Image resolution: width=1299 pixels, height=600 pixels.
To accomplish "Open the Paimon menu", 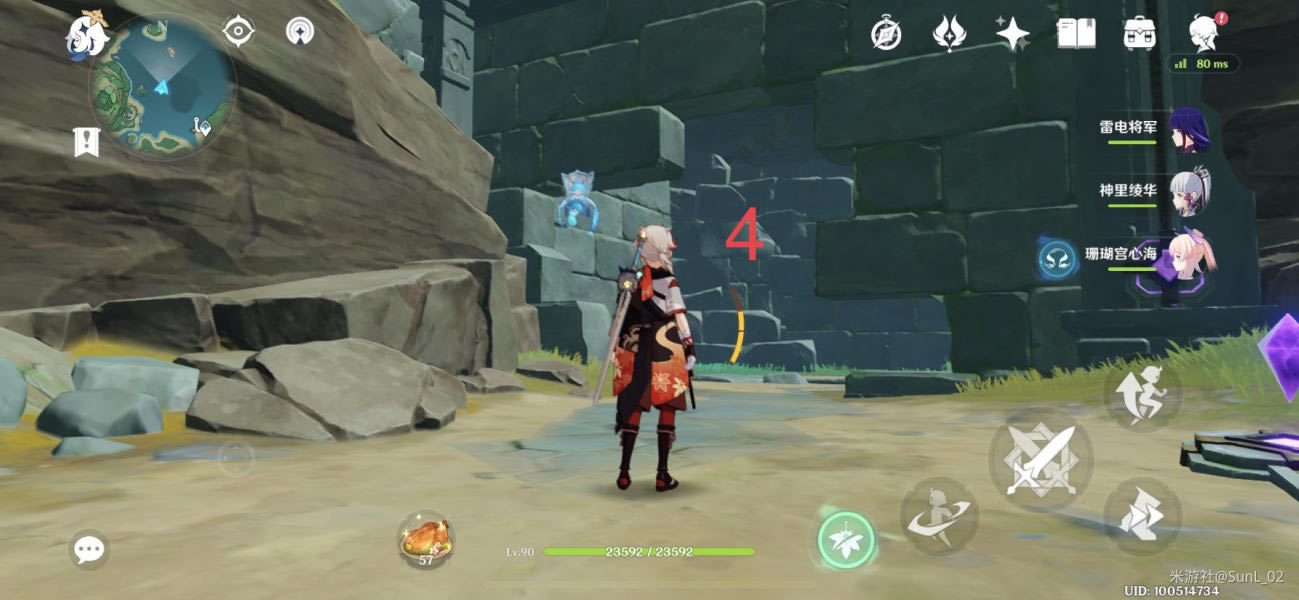I will click(86, 37).
